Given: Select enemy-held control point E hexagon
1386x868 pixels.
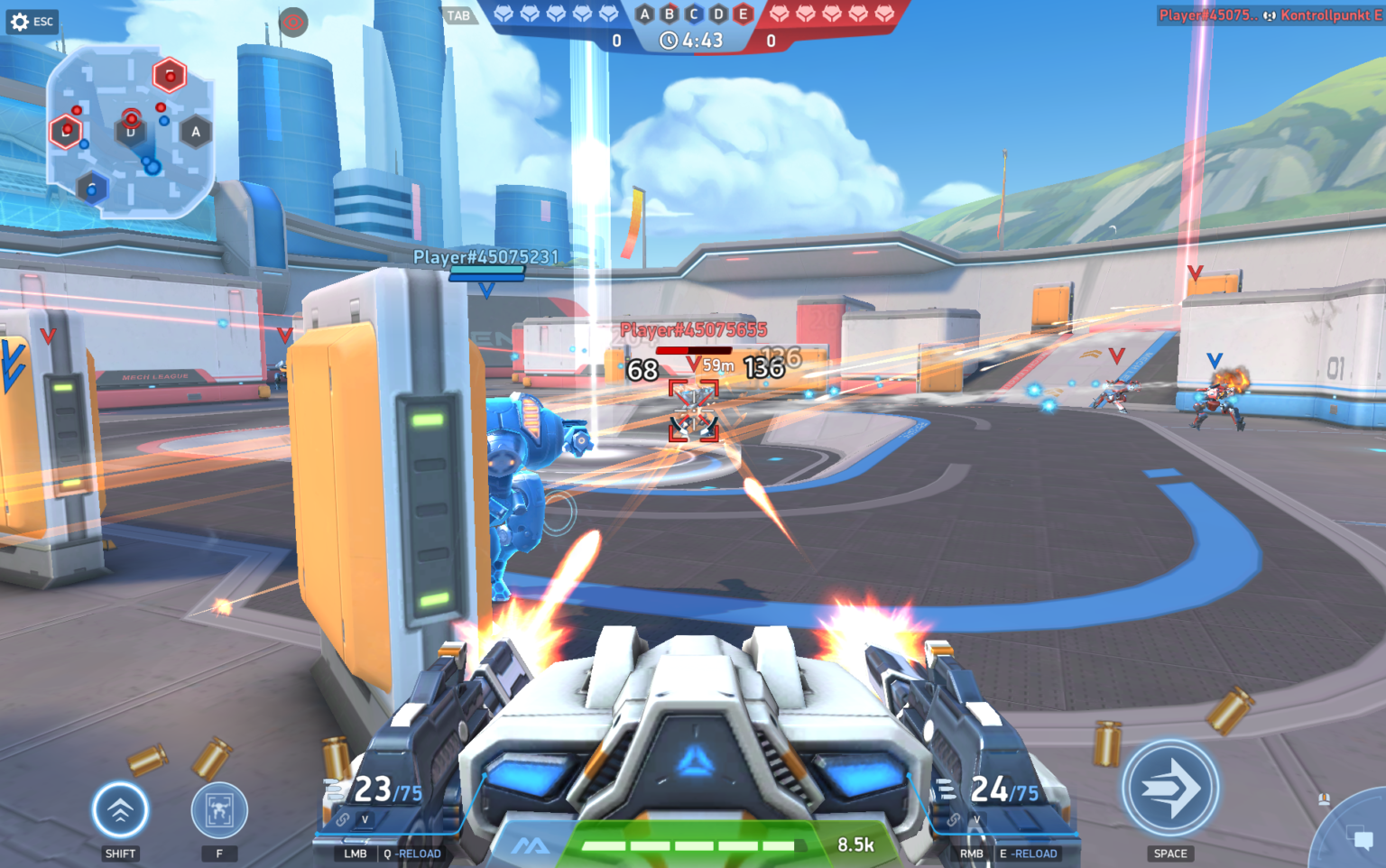Looking at the screenshot, I should (740, 14).
